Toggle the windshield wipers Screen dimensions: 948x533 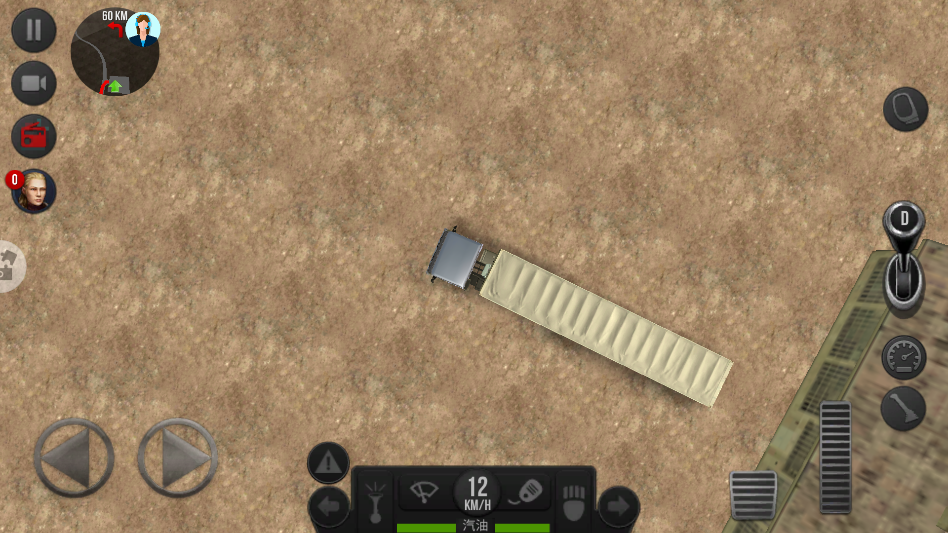[424, 492]
